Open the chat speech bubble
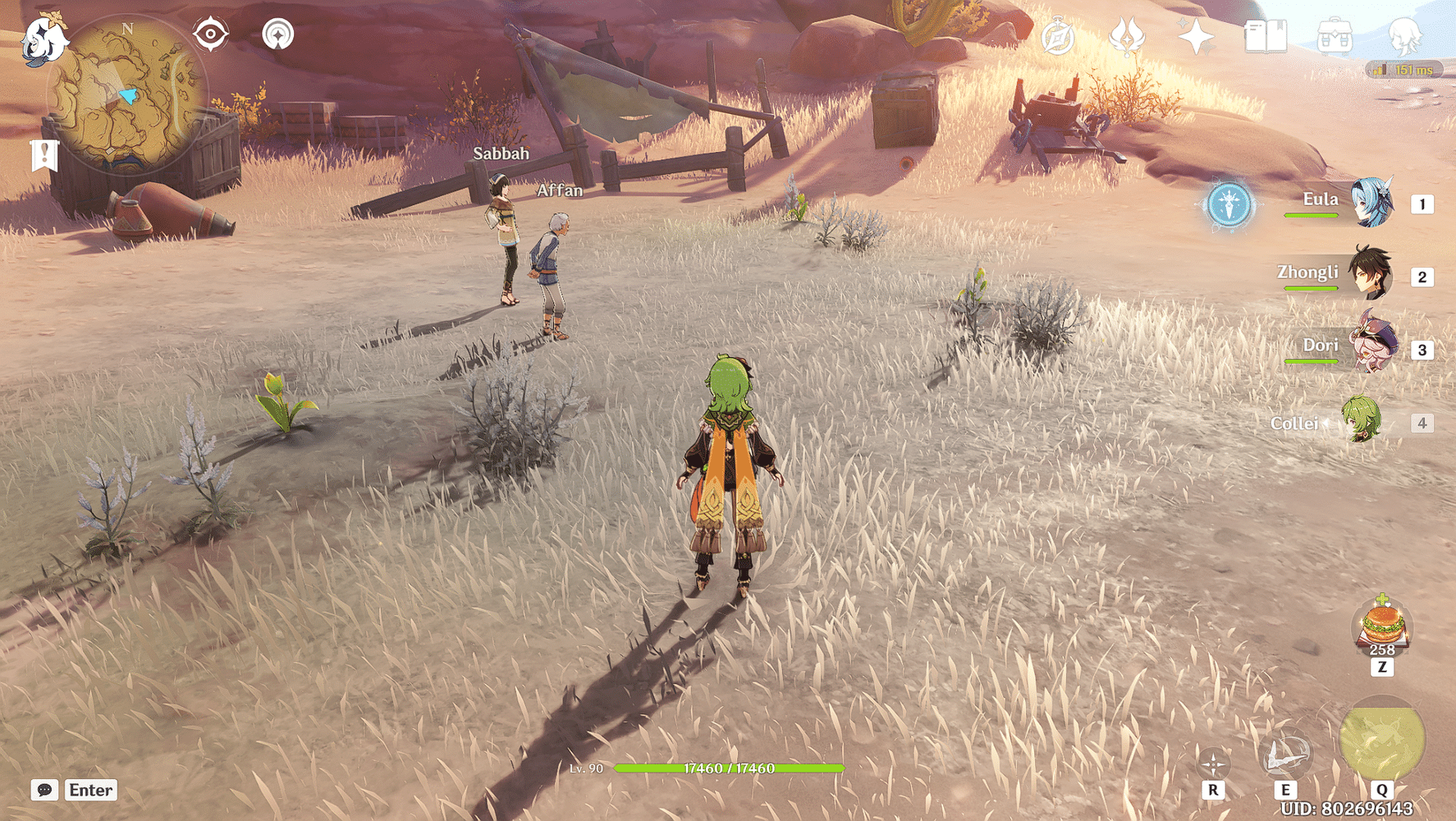 click(x=44, y=790)
